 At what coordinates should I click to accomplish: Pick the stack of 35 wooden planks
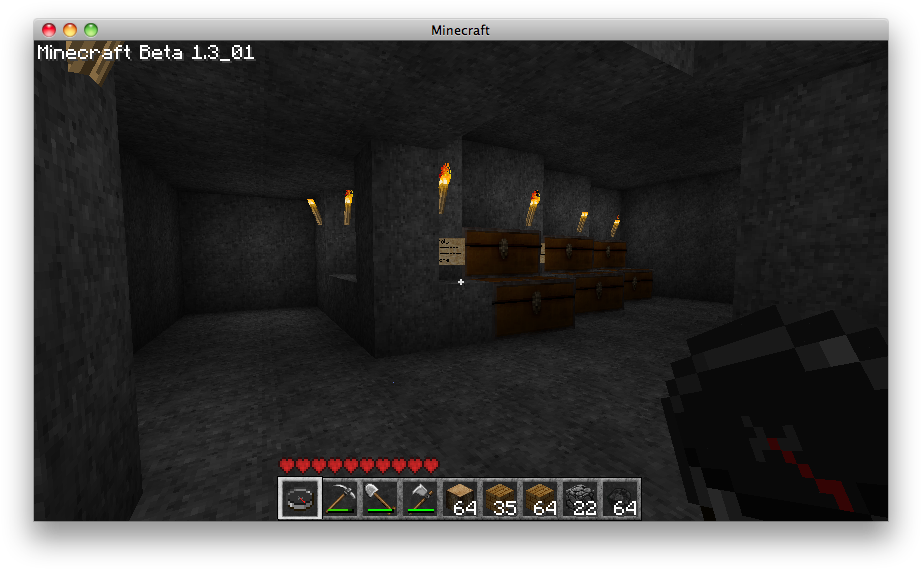(x=500, y=498)
